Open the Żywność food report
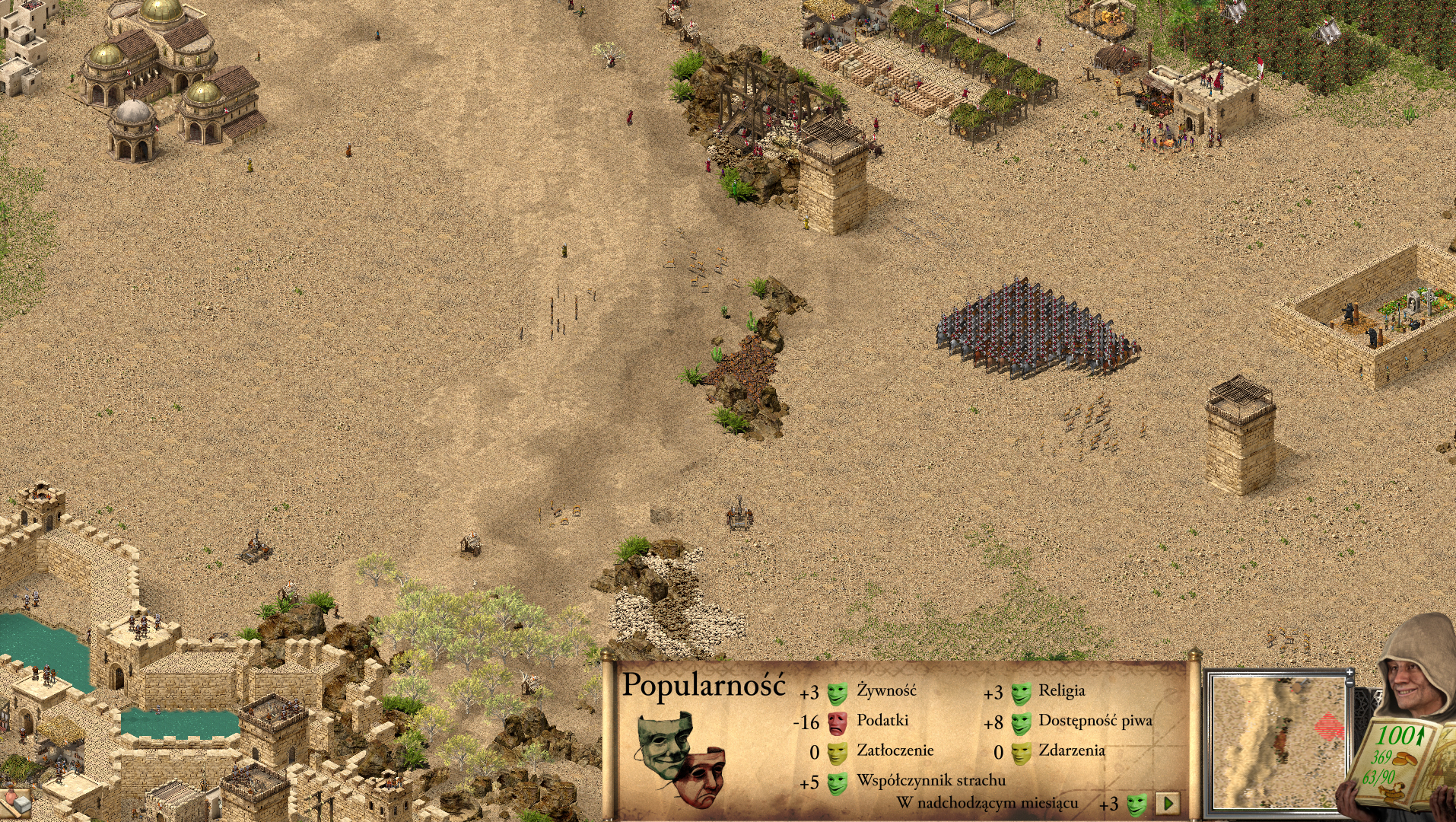The width and height of the screenshot is (1456, 822). coord(886,691)
